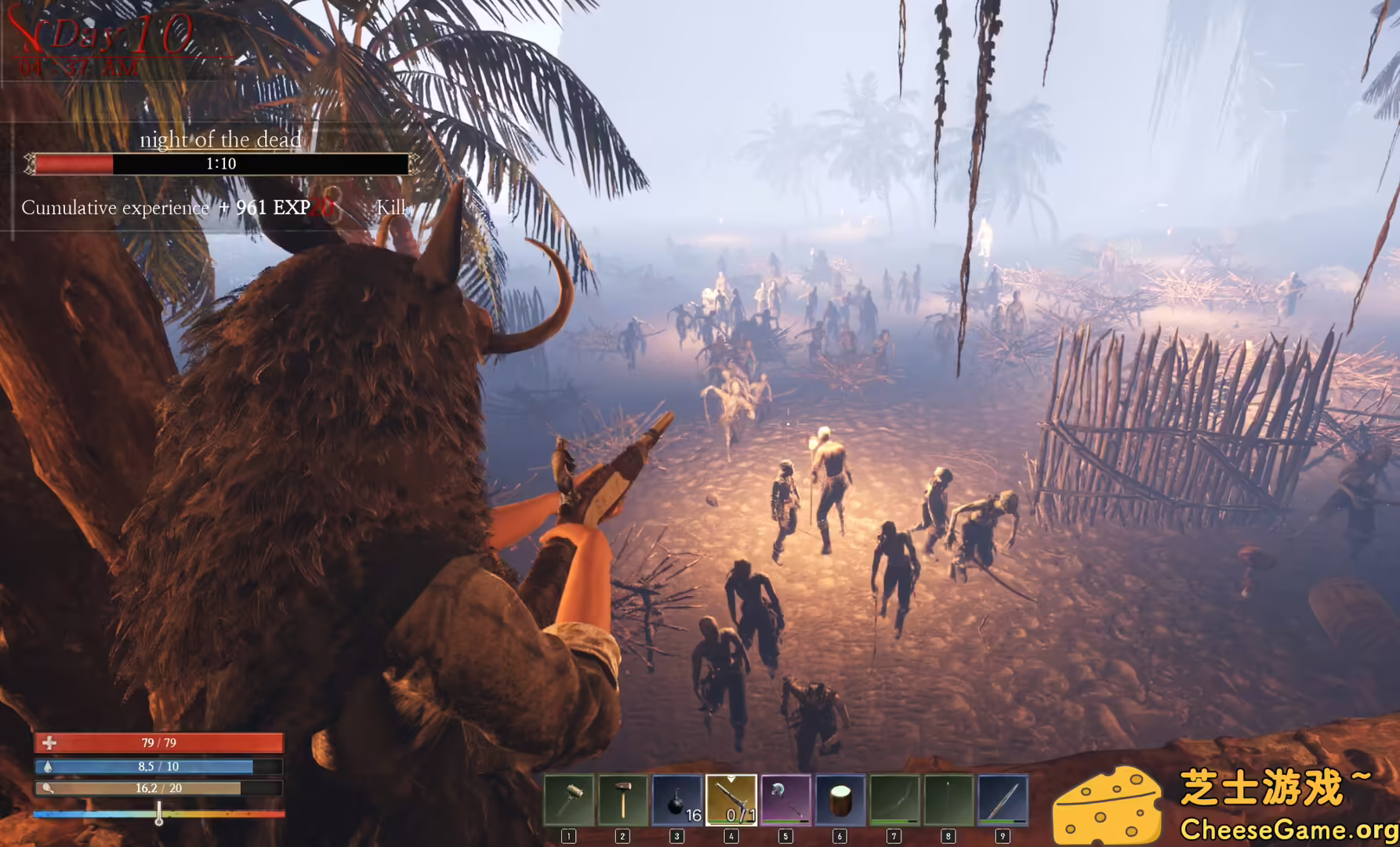The image size is (1400, 847).
Task: Select the sledgehammer in hotbar slot 1
Action: tap(568, 800)
